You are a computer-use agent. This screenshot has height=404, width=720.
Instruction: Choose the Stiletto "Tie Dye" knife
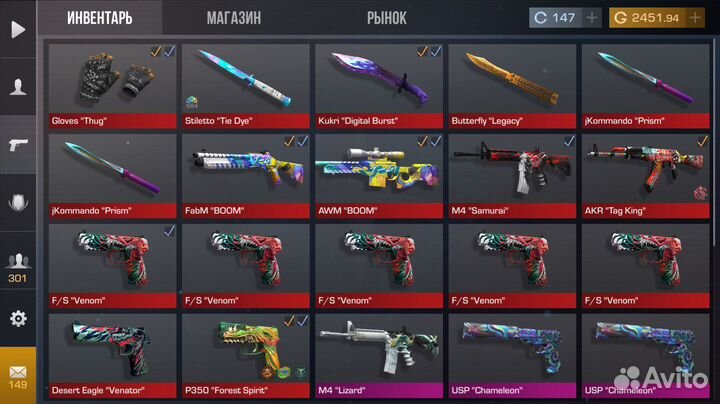pyautogui.click(x=245, y=83)
